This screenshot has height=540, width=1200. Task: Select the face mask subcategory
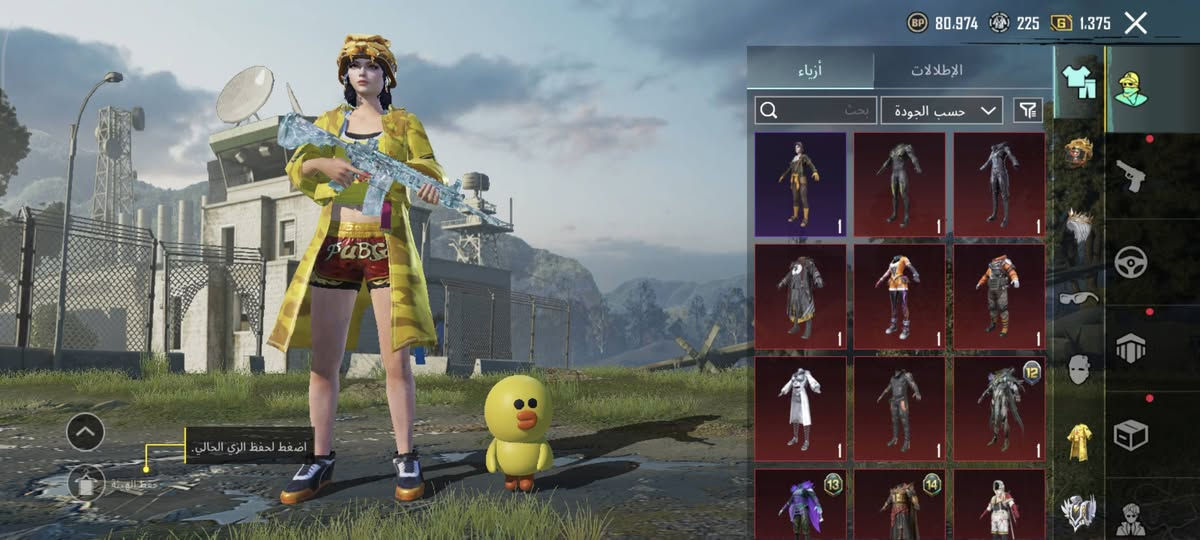coord(1078,369)
